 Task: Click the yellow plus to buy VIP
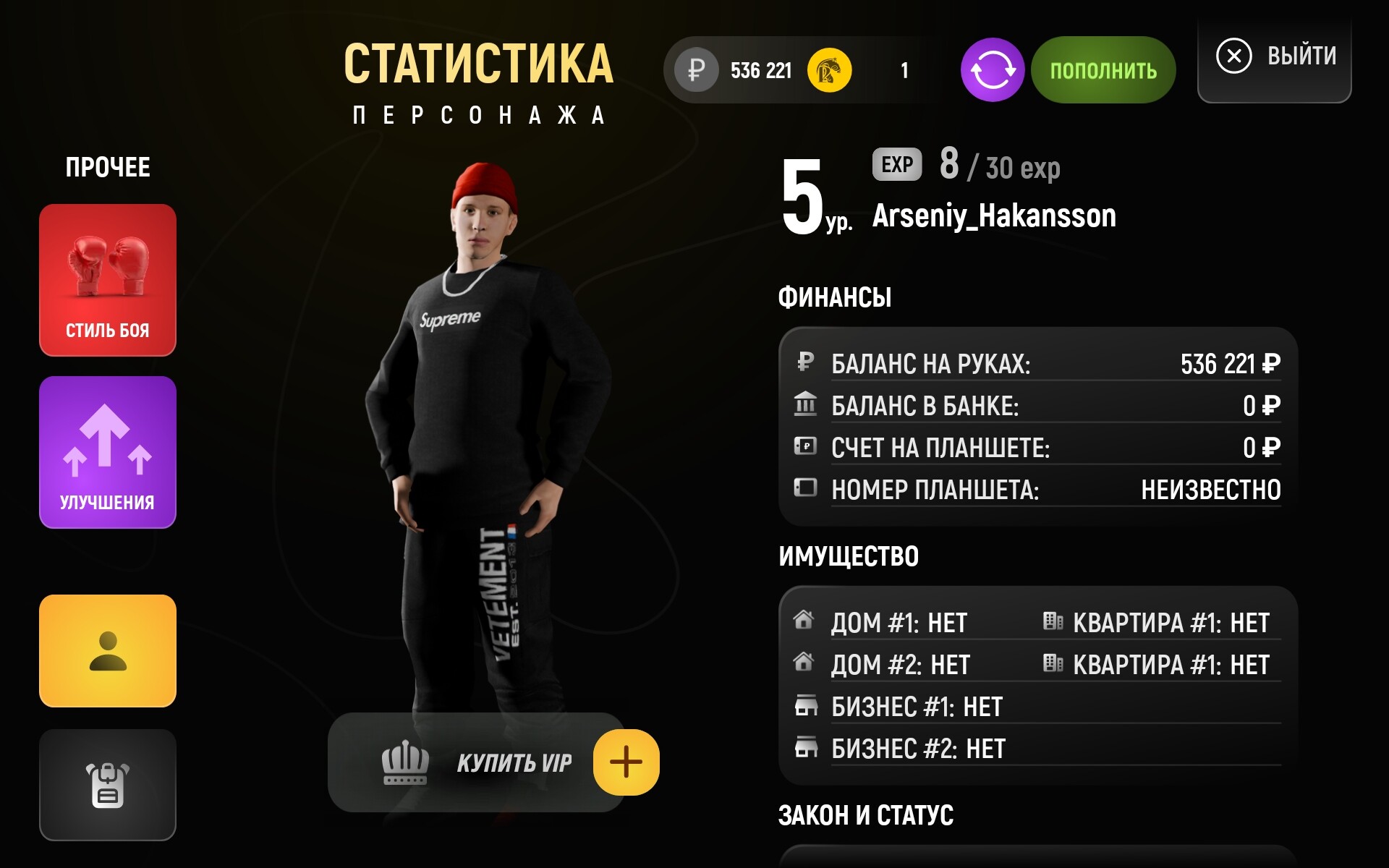(x=626, y=762)
